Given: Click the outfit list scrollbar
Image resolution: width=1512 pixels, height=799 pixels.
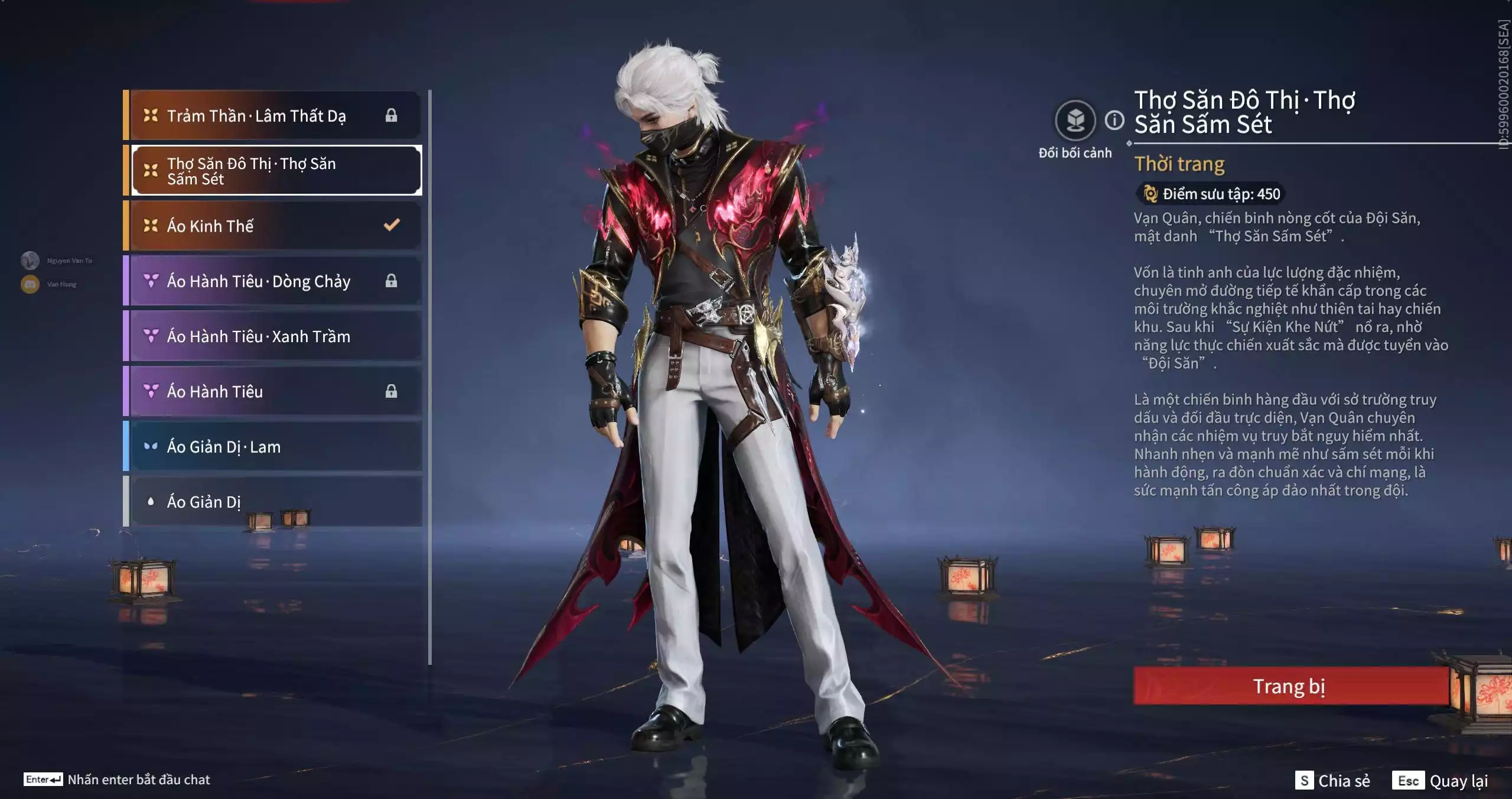Looking at the screenshot, I should [430, 377].
